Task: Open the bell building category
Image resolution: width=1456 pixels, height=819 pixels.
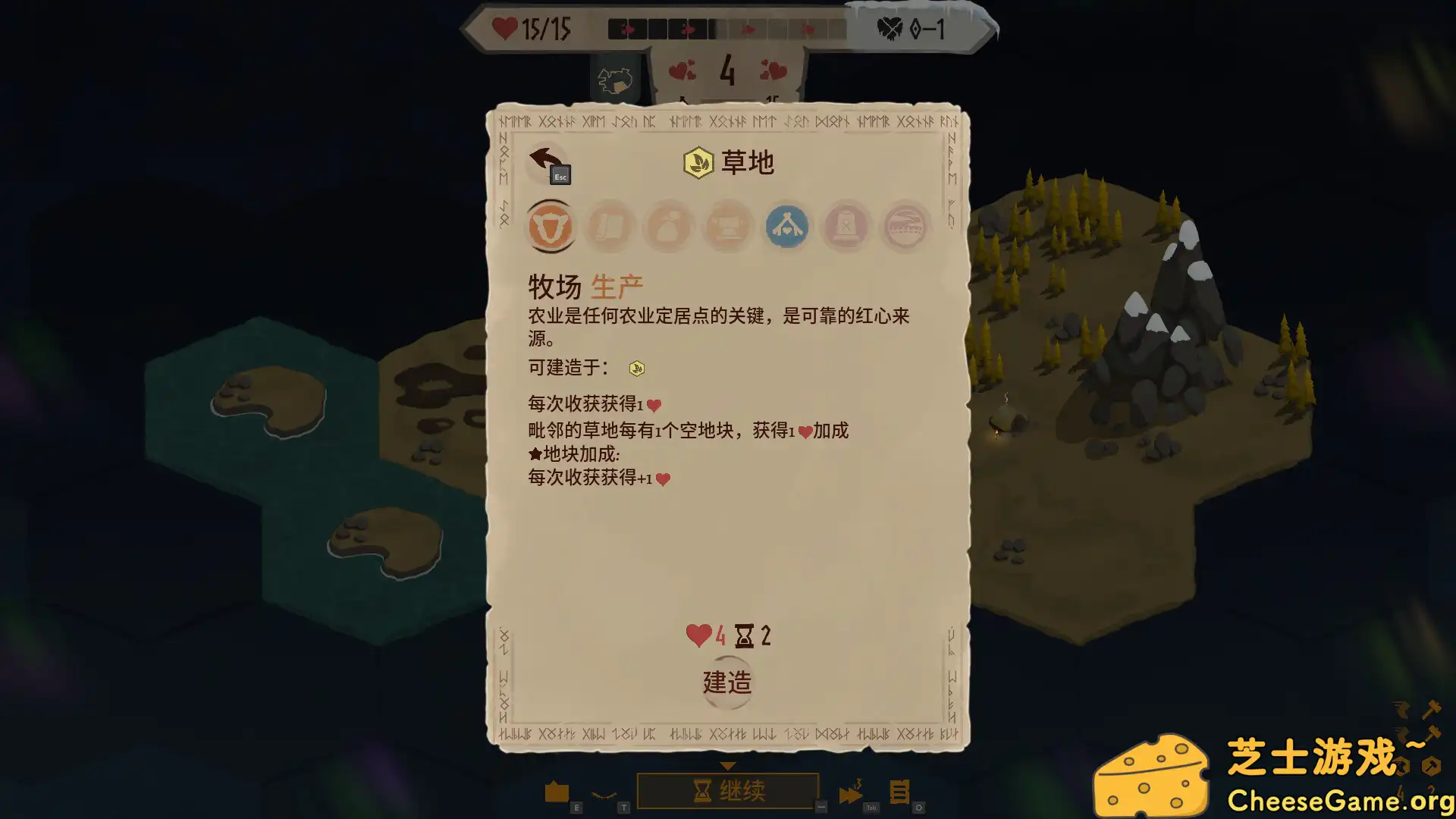Action: pos(846,226)
